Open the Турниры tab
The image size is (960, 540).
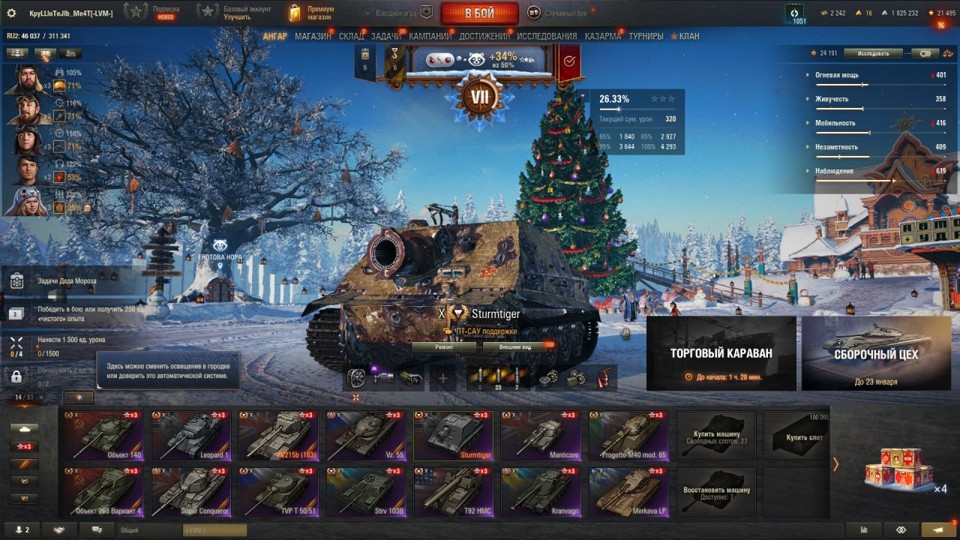pyautogui.click(x=646, y=37)
